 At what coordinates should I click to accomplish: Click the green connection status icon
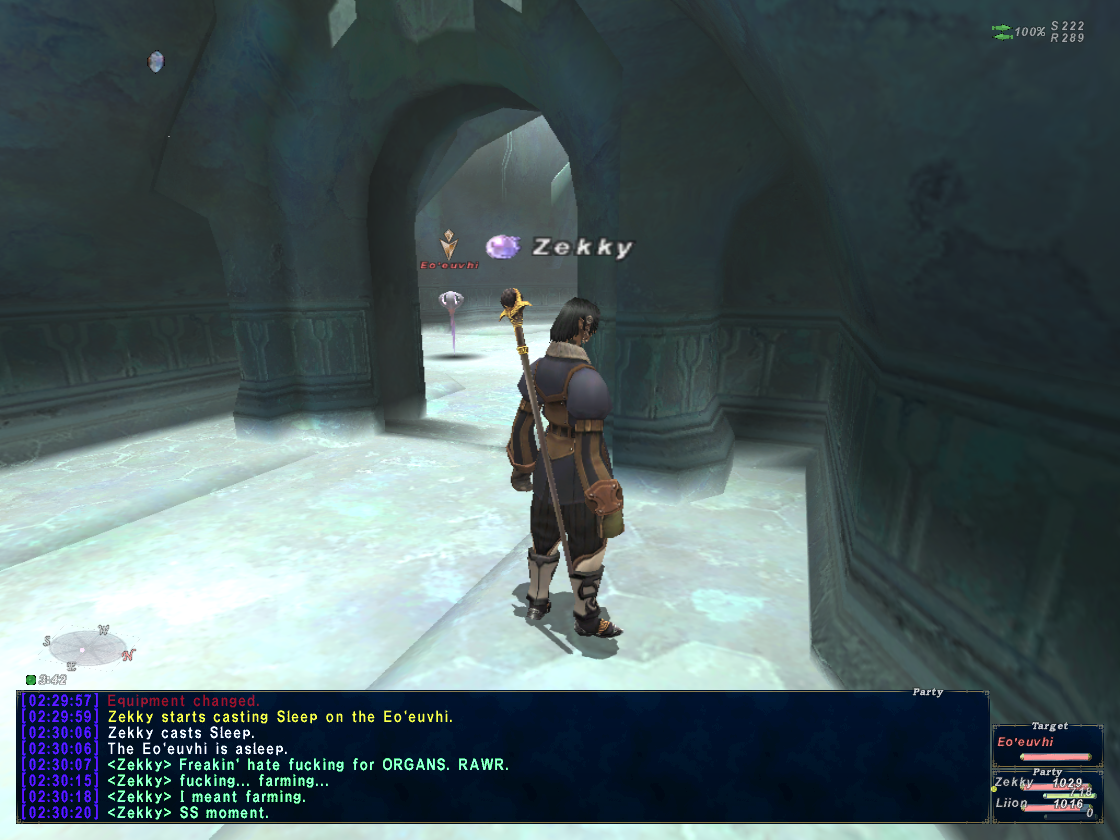(x=1001, y=32)
